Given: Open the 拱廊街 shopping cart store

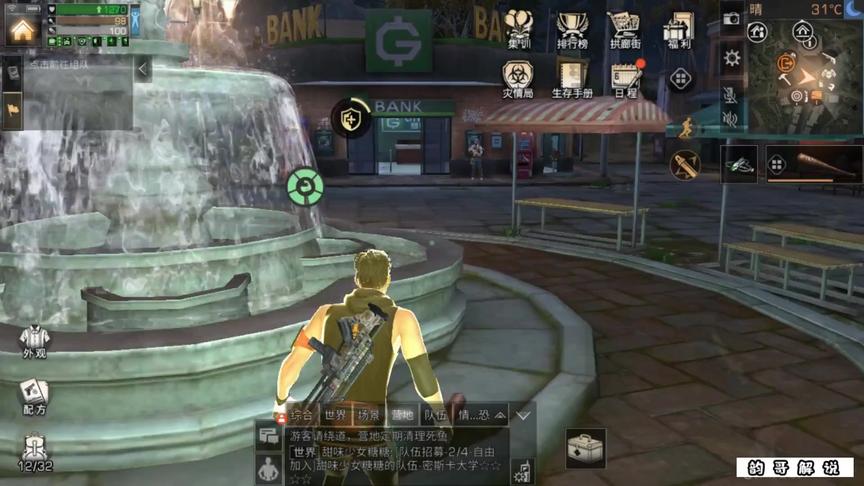Looking at the screenshot, I should tap(624, 27).
